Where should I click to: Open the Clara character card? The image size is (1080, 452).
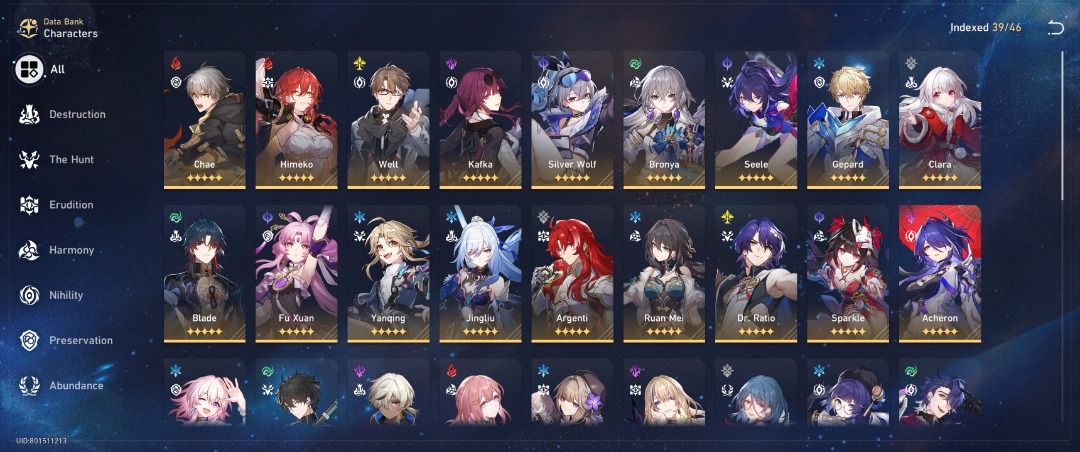[x=940, y=120]
